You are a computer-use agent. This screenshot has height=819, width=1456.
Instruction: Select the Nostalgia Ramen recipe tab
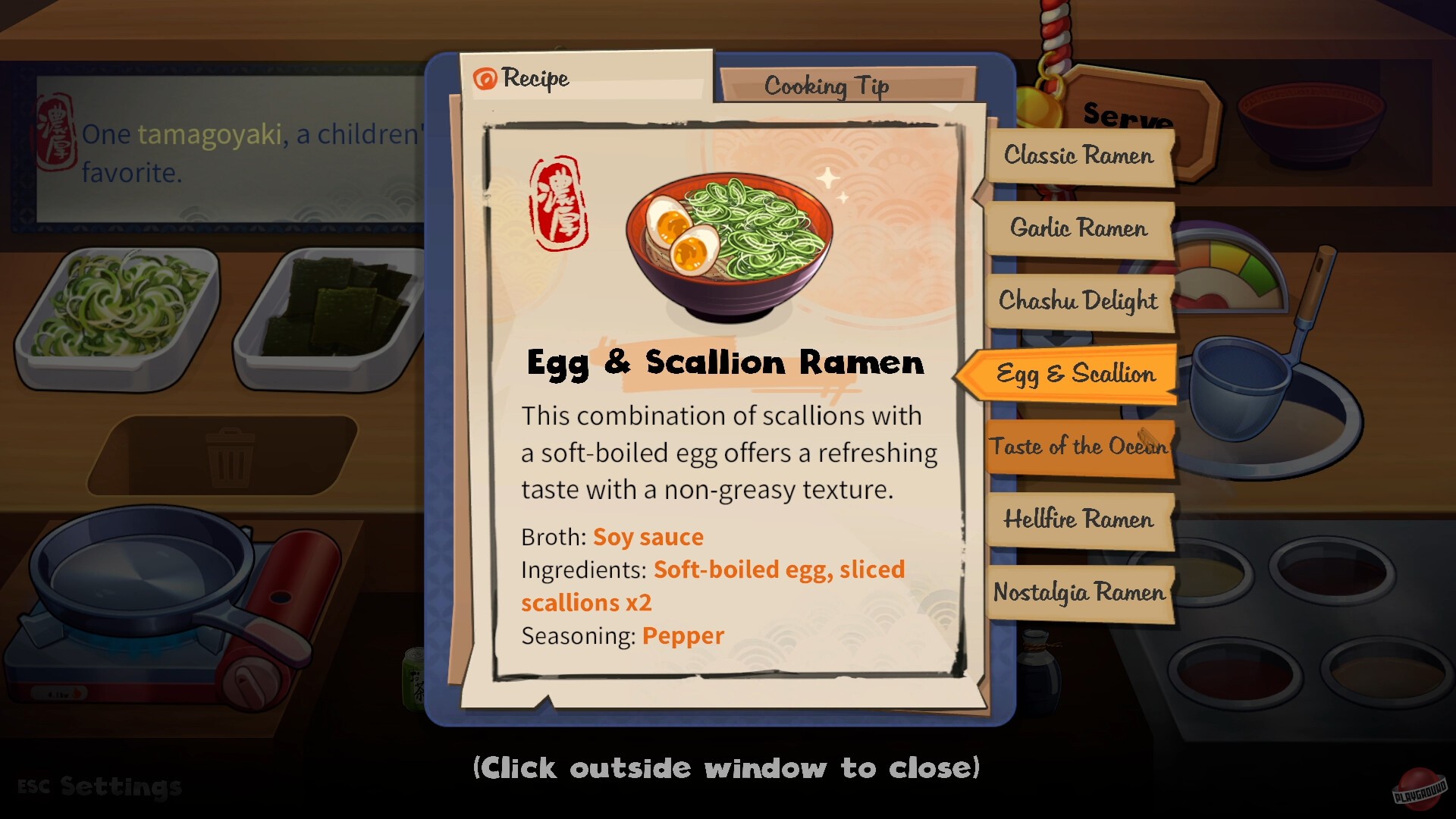(1078, 593)
